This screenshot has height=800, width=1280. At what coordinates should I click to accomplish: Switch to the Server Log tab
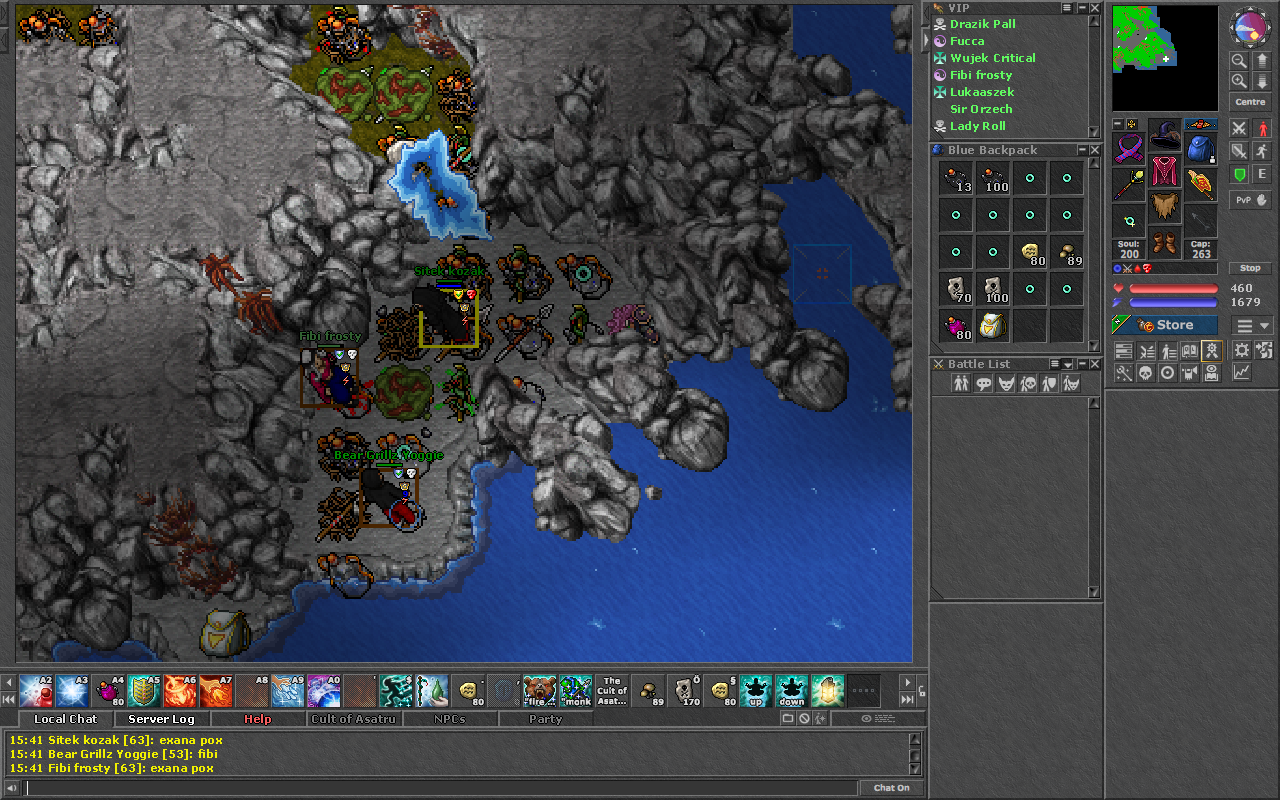coord(162,719)
